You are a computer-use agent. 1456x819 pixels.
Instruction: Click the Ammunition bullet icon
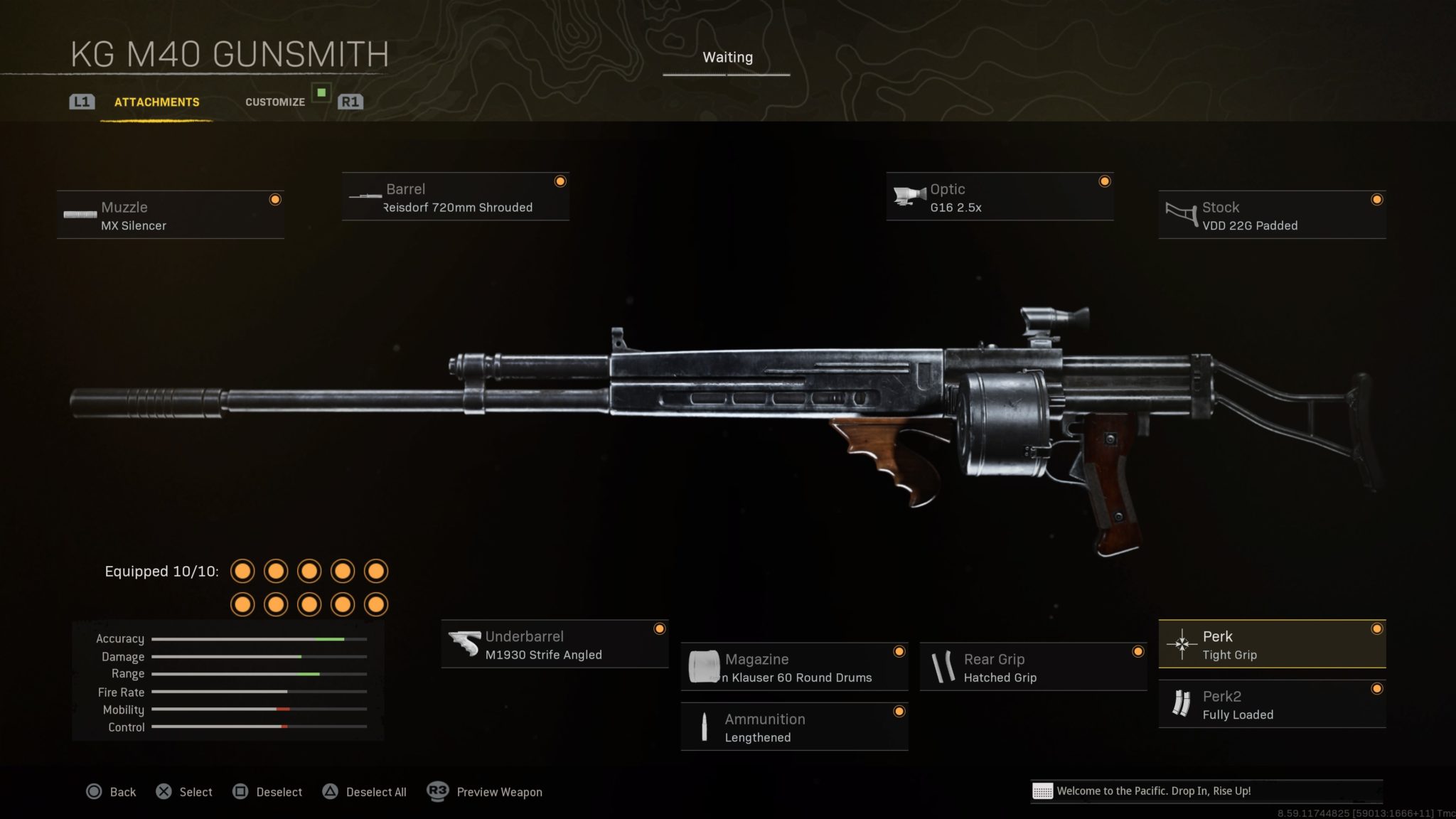705,725
